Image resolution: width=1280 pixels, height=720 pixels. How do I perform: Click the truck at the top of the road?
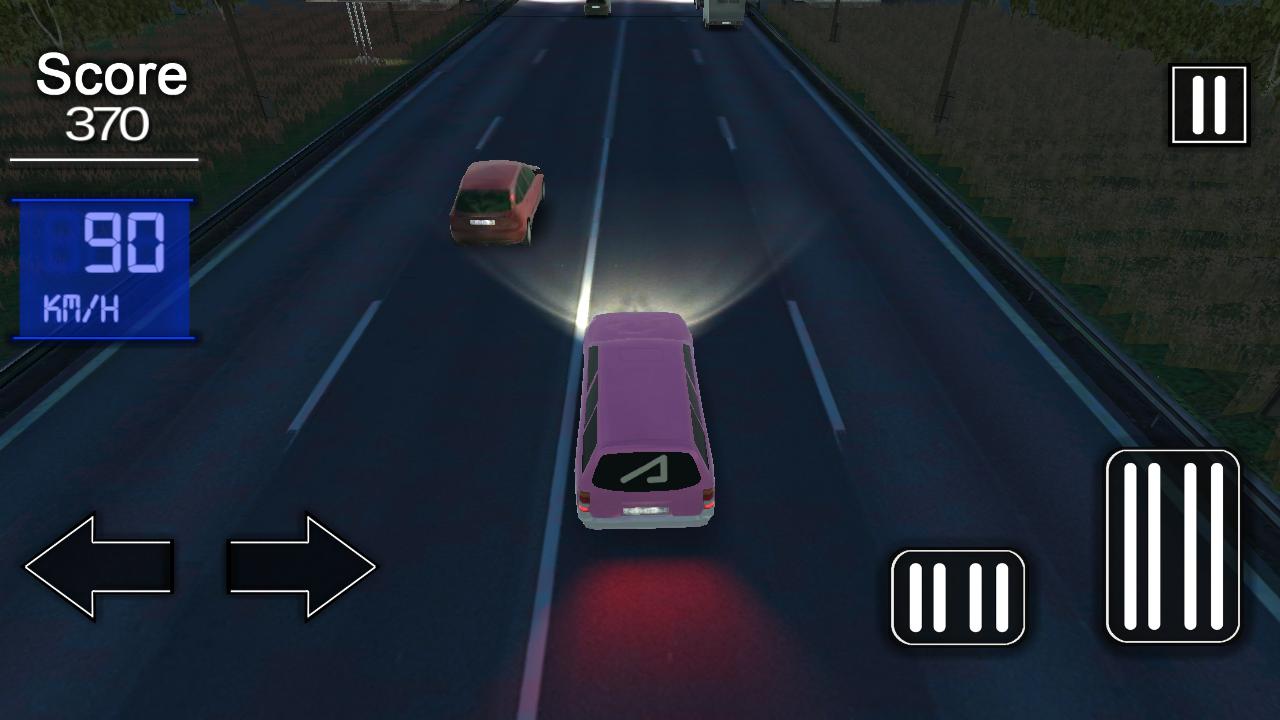(x=722, y=10)
